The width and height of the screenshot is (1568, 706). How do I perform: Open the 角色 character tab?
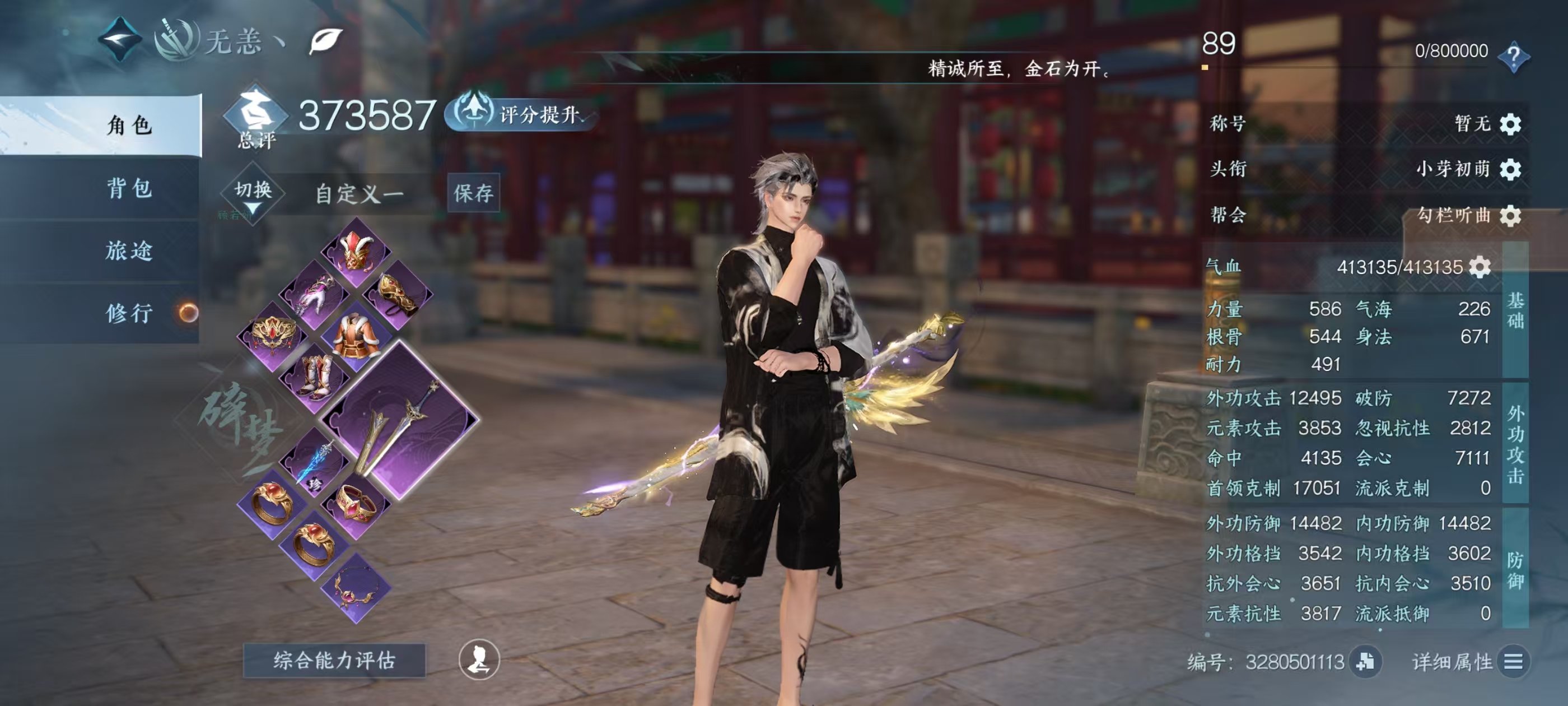click(x=129, y=126)
